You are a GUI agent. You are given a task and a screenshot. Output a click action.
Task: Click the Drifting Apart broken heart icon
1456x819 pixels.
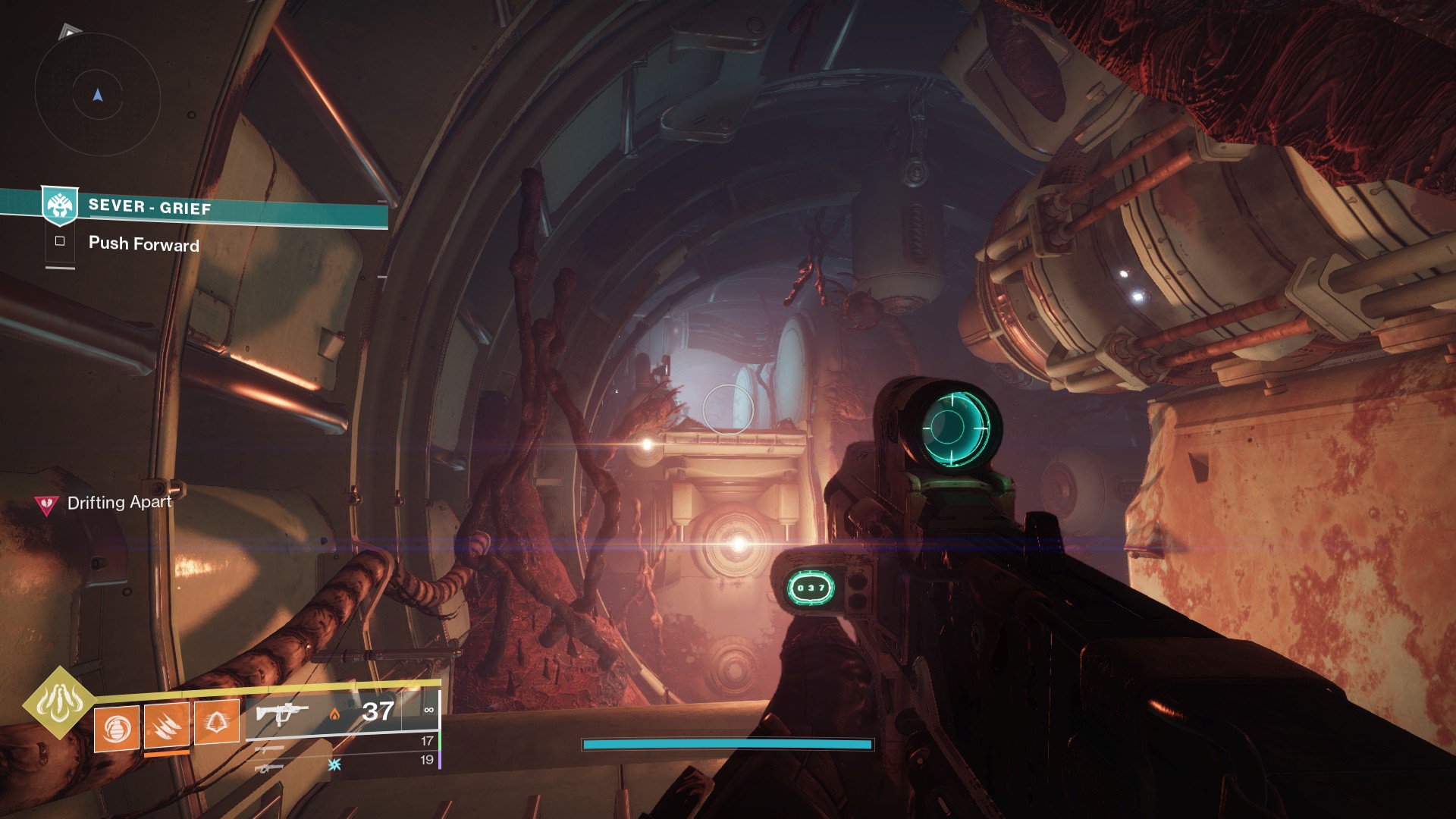(x=47, y=504)
